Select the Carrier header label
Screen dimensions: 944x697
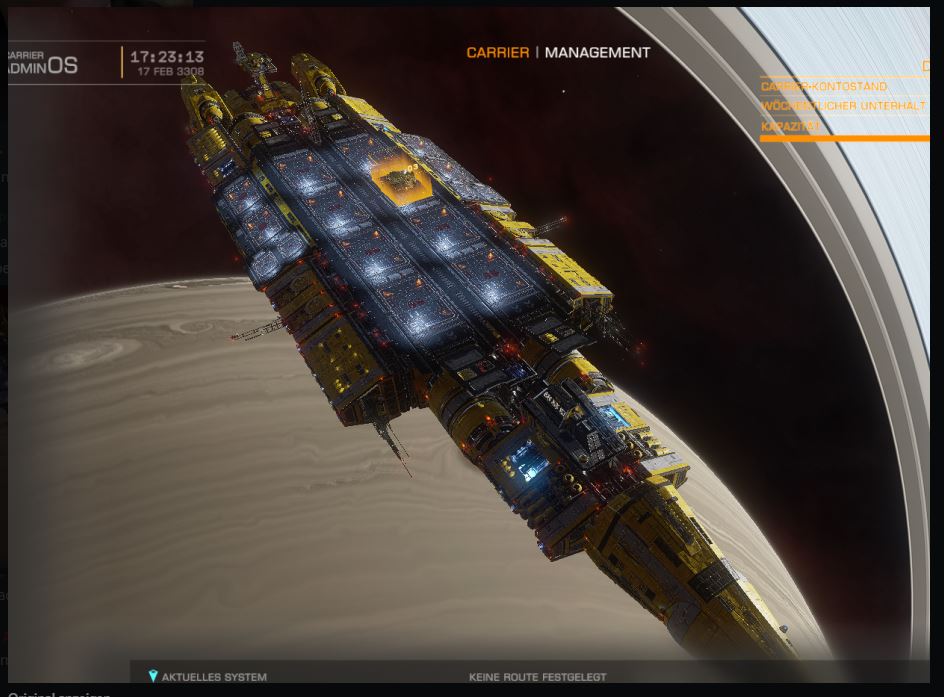point(497,53)
